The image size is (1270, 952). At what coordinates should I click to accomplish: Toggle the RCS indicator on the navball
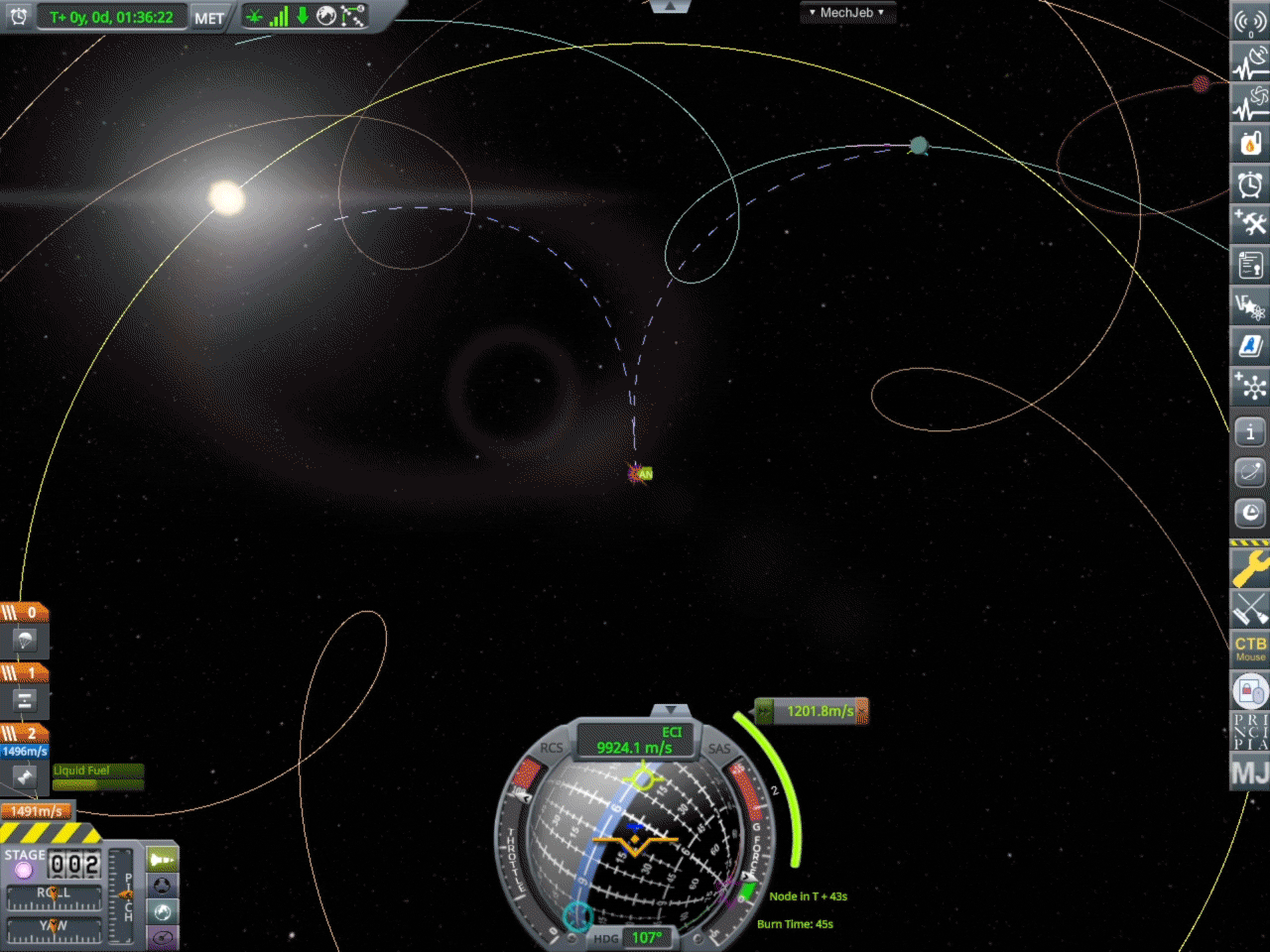pos(551,749)
